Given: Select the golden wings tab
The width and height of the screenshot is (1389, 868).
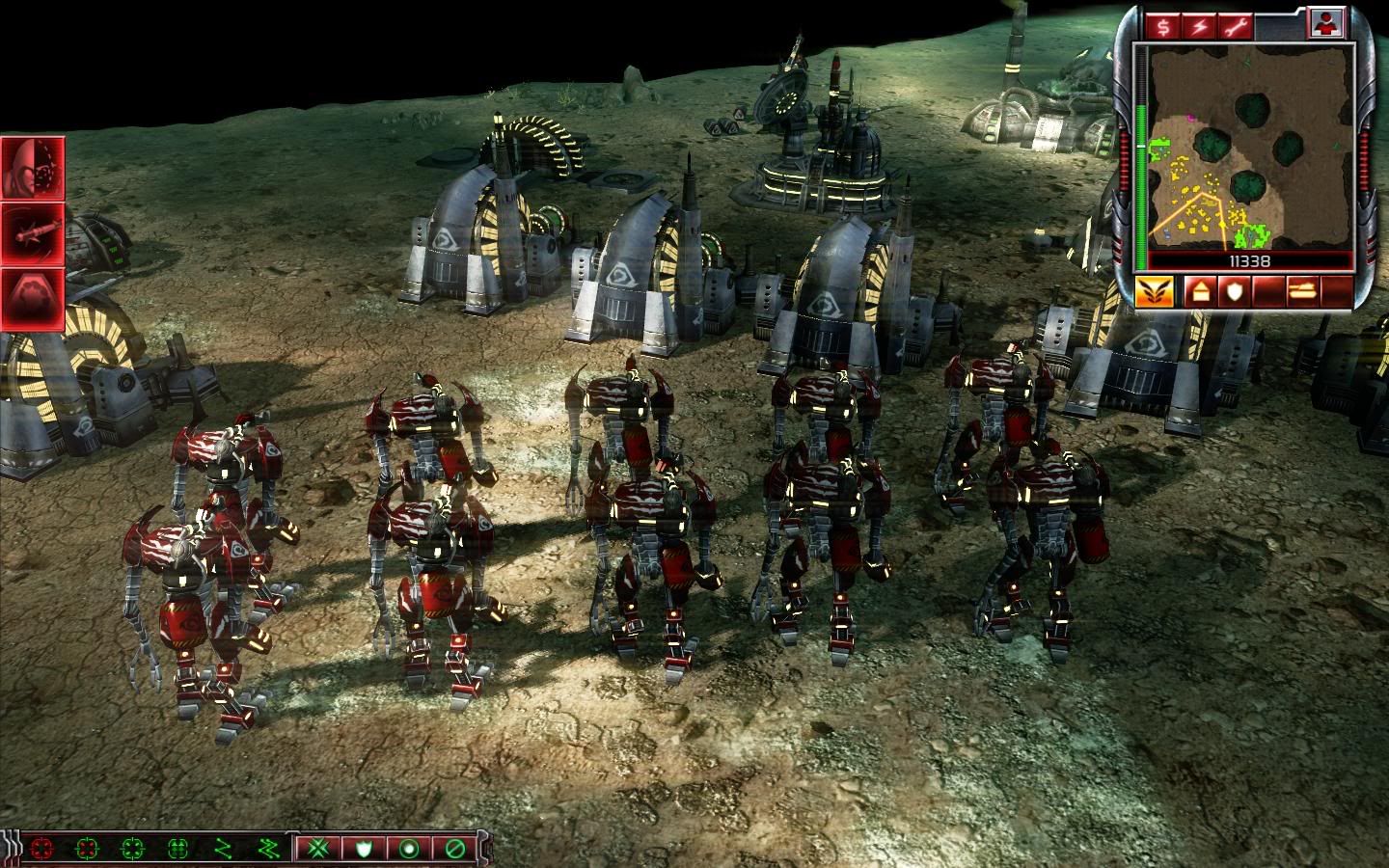Looking at the screenshot, I should (1154, 290).
